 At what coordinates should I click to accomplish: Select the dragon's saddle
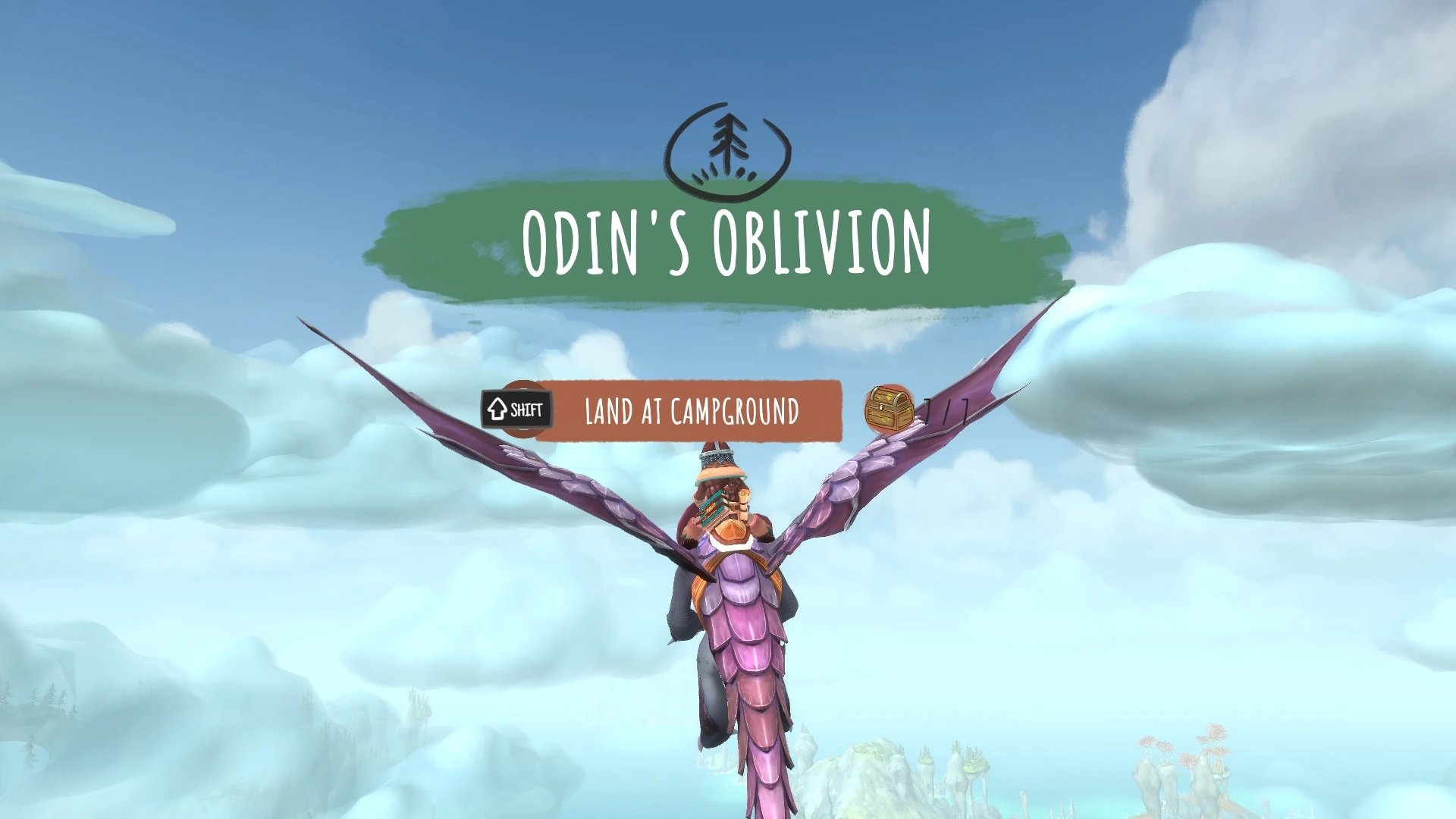[x=732, y=557]
